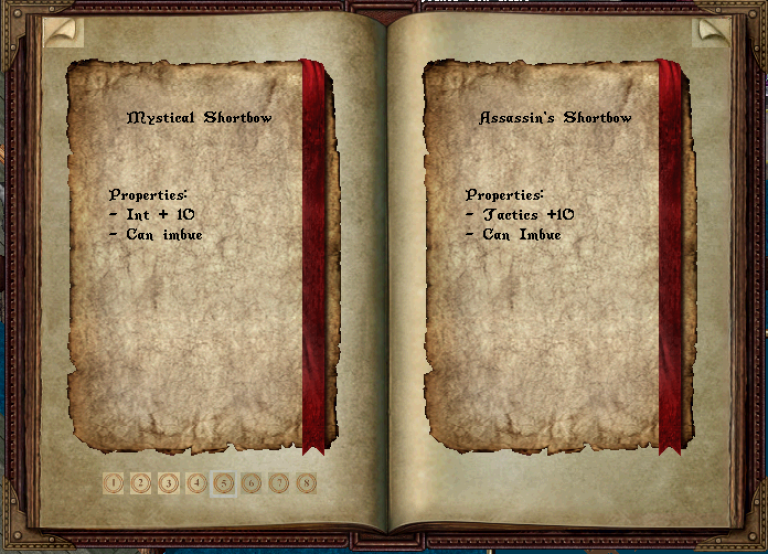Open the last page, number 8

pyautogui.click(x=307, y=484)
